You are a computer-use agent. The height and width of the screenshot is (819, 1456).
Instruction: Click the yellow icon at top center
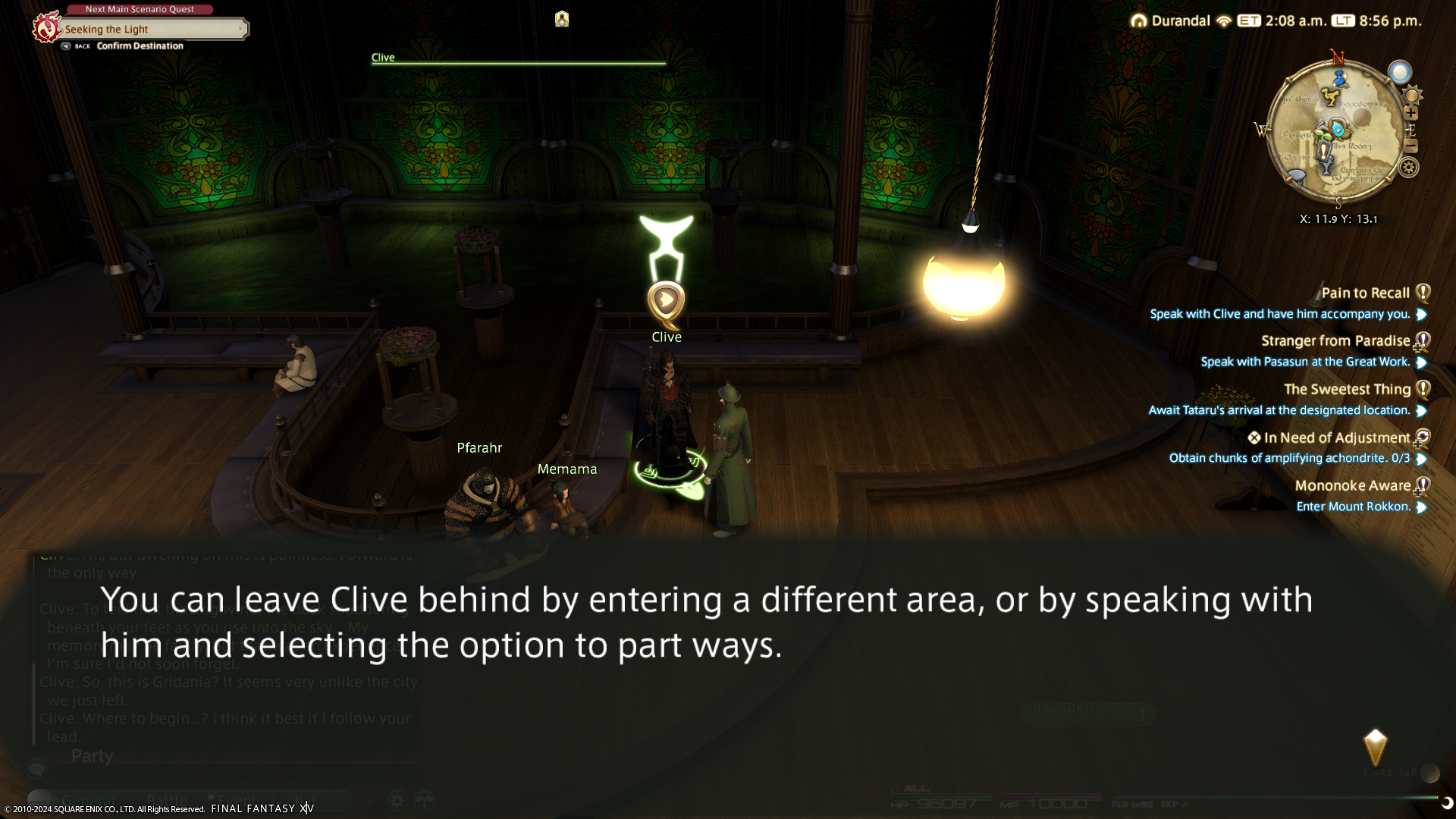coord(561,19)
